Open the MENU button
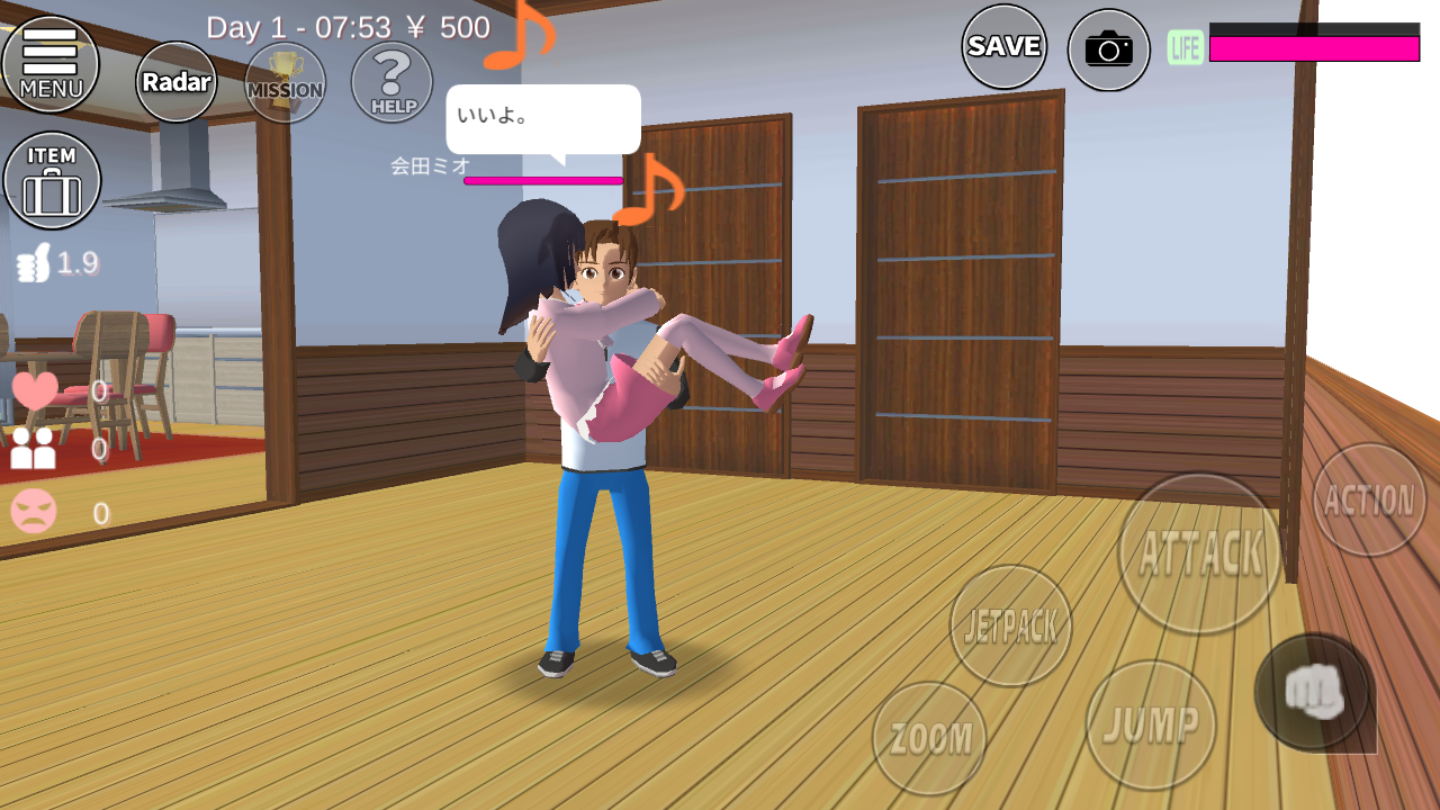Screen dimensions: 1440x810 pyautogui.click(x=50, y=64)
